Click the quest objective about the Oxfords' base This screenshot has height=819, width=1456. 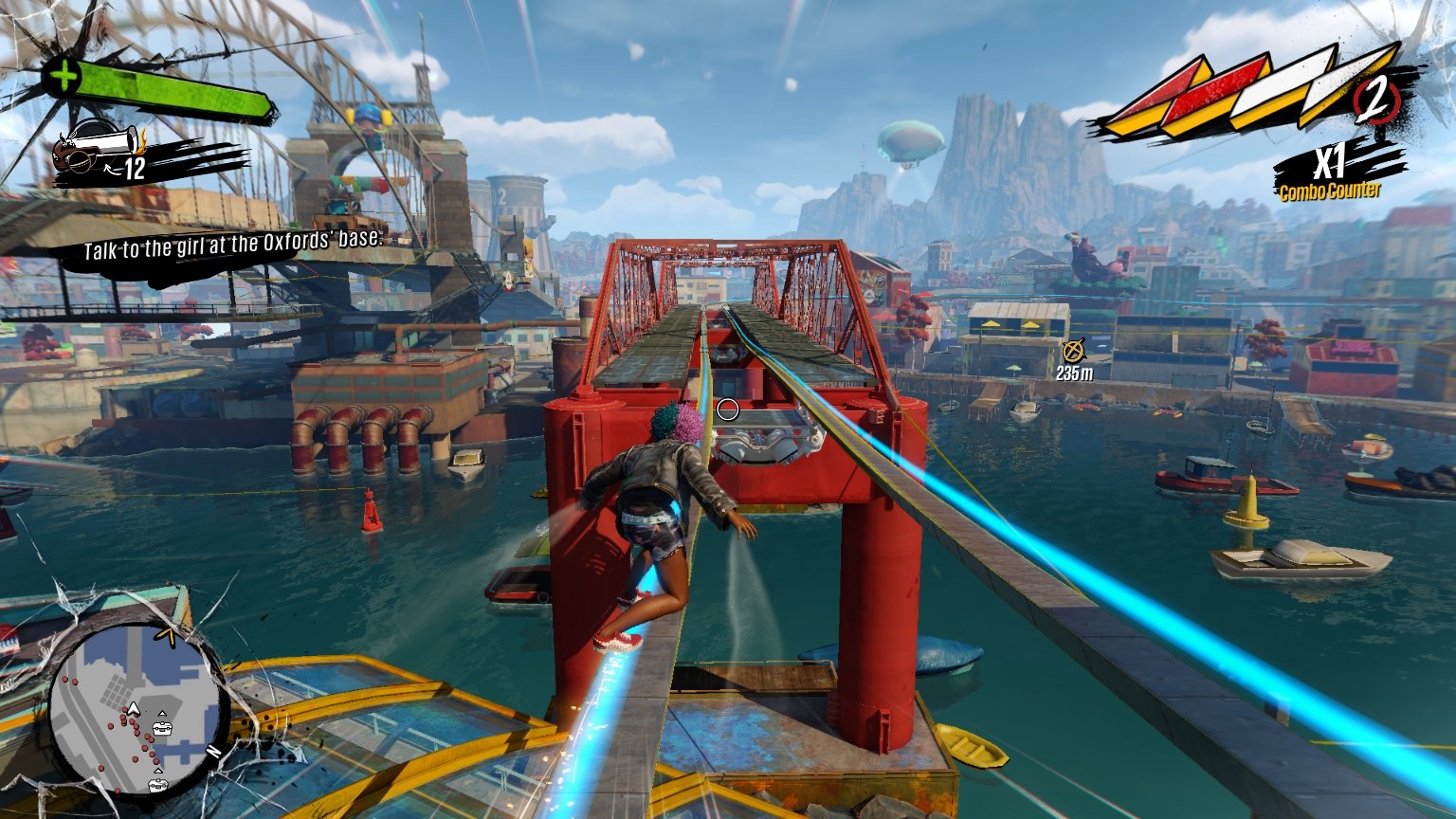(x=232, y=244)
